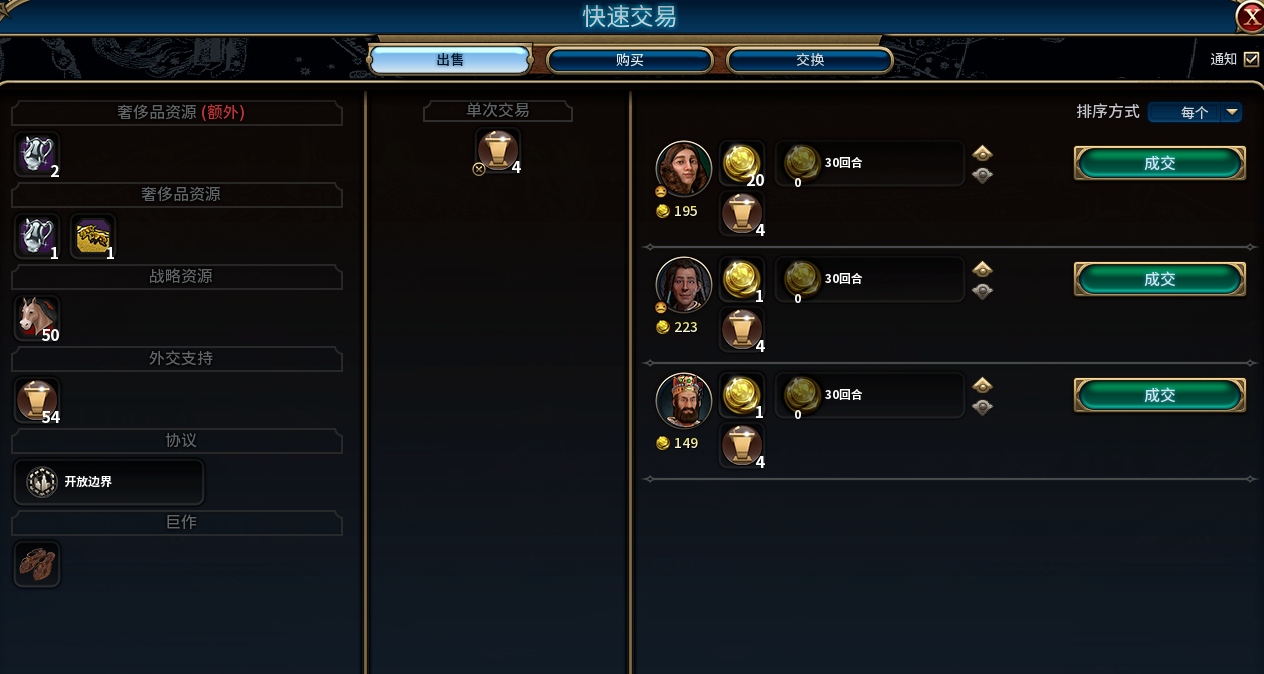Open the 购买 tab

[629, 60]
